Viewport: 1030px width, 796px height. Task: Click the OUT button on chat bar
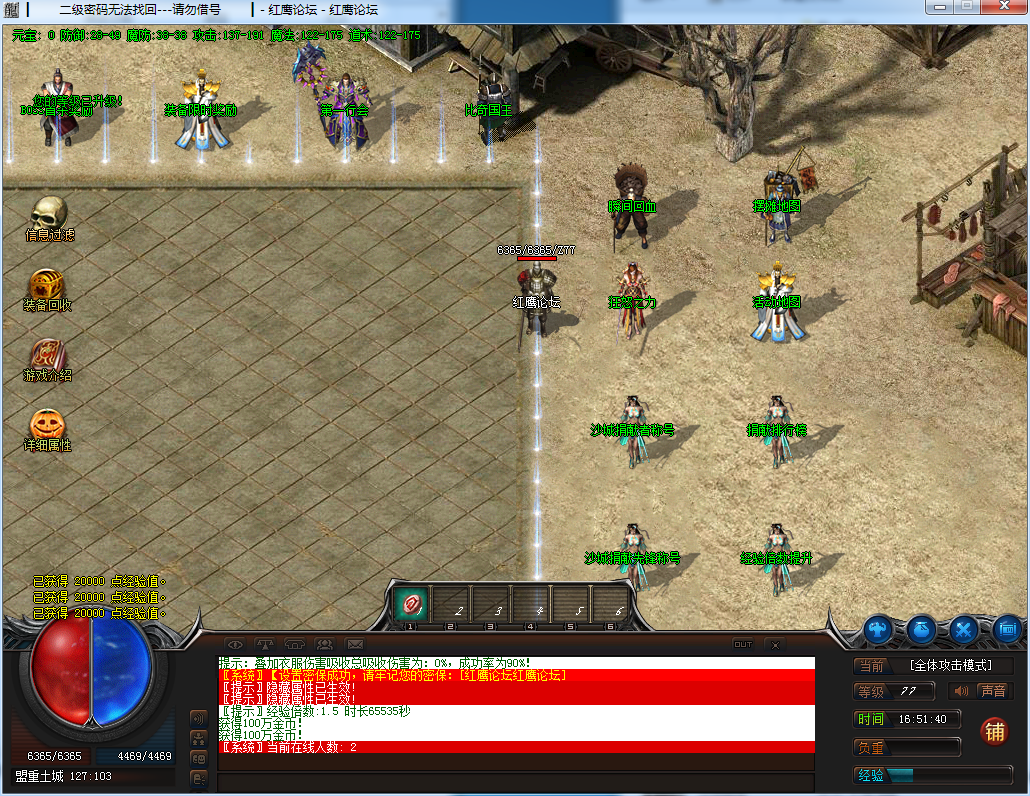[743, 644]
